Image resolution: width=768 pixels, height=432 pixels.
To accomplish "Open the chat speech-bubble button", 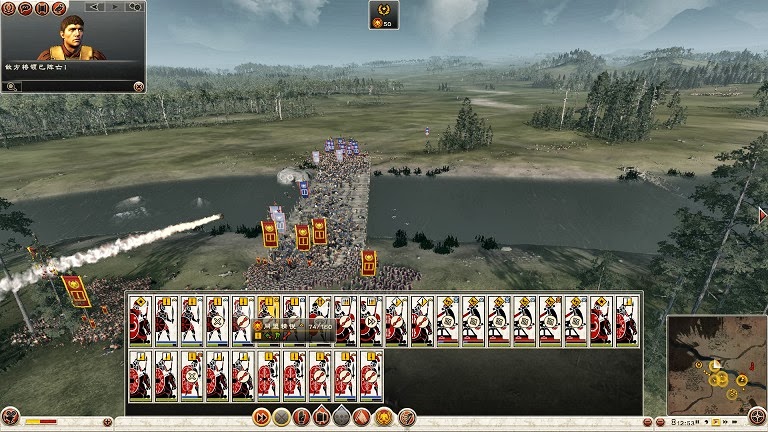I will click(x=27, y=8).
